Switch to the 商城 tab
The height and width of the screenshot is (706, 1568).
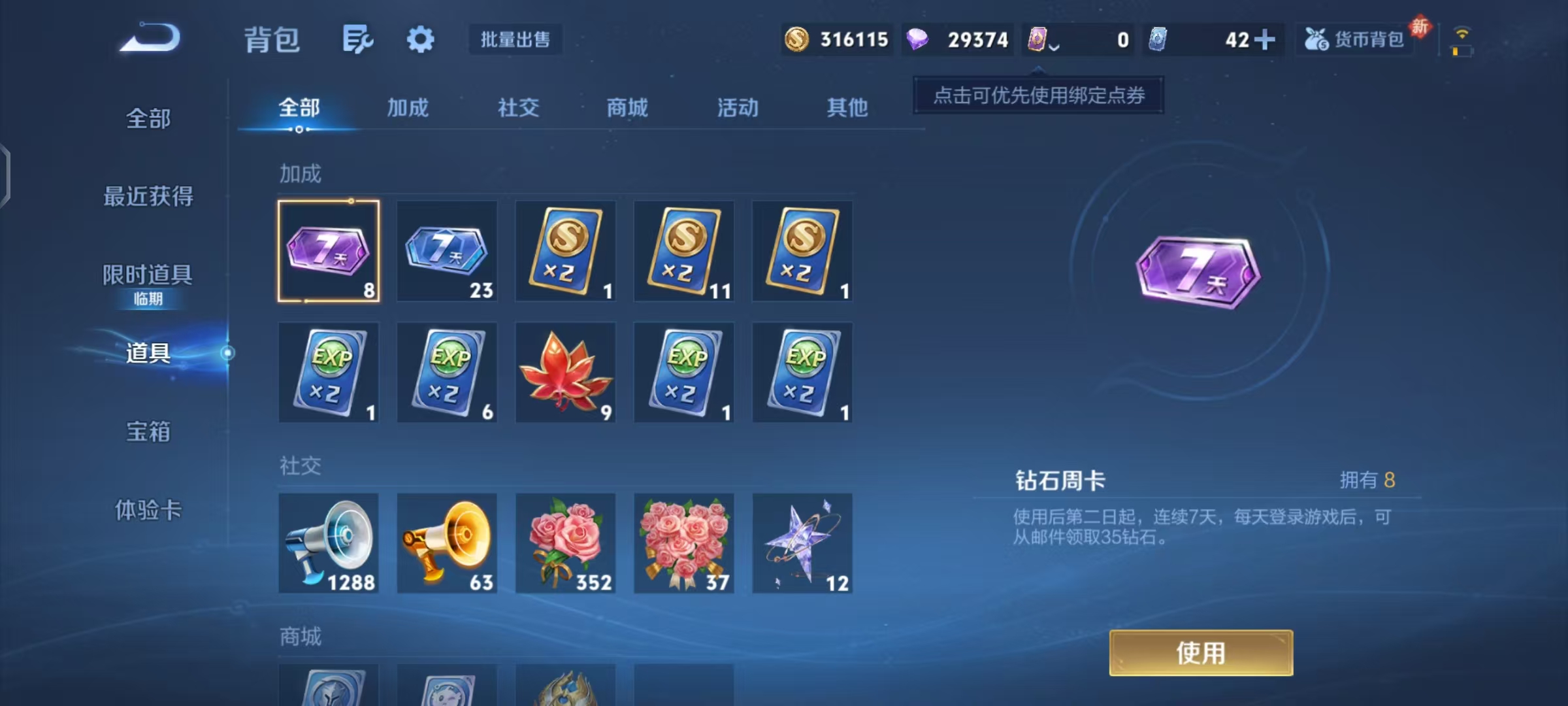(627, 108)
